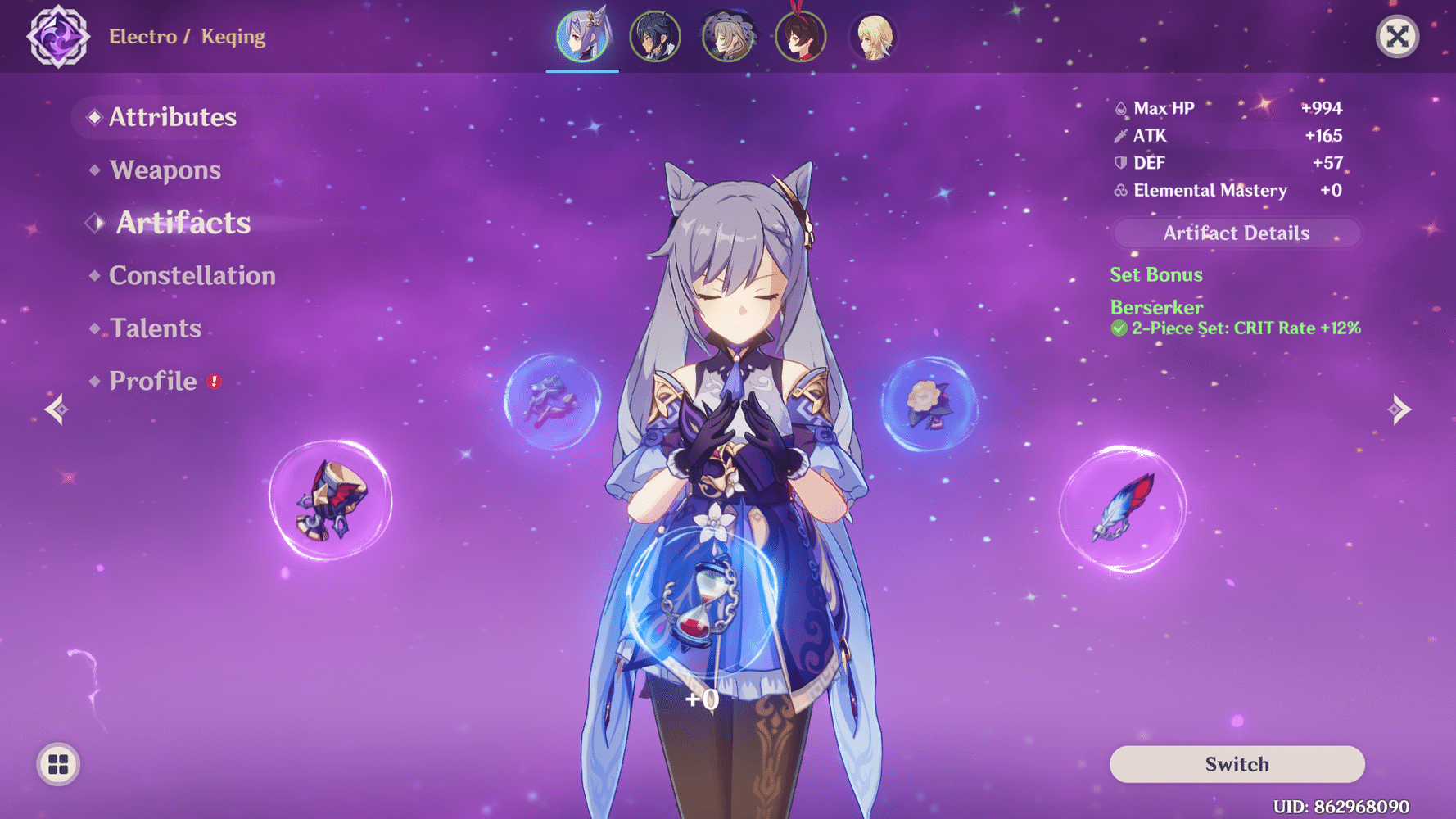Select the Artifacts menu entry

[183, 223]
